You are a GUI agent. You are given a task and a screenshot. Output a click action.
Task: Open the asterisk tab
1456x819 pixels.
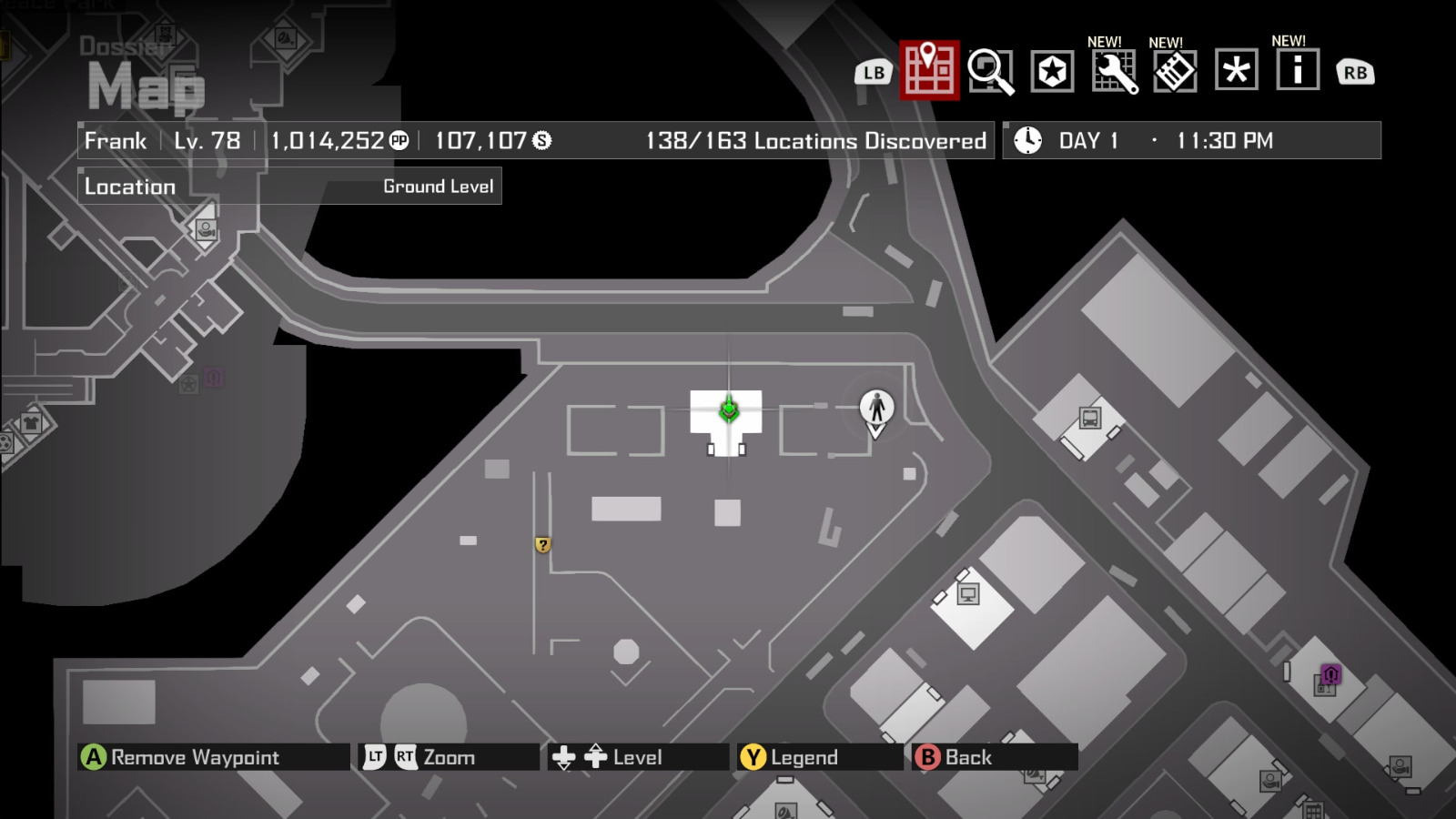pyautogui.click(x=1236, y=71)
